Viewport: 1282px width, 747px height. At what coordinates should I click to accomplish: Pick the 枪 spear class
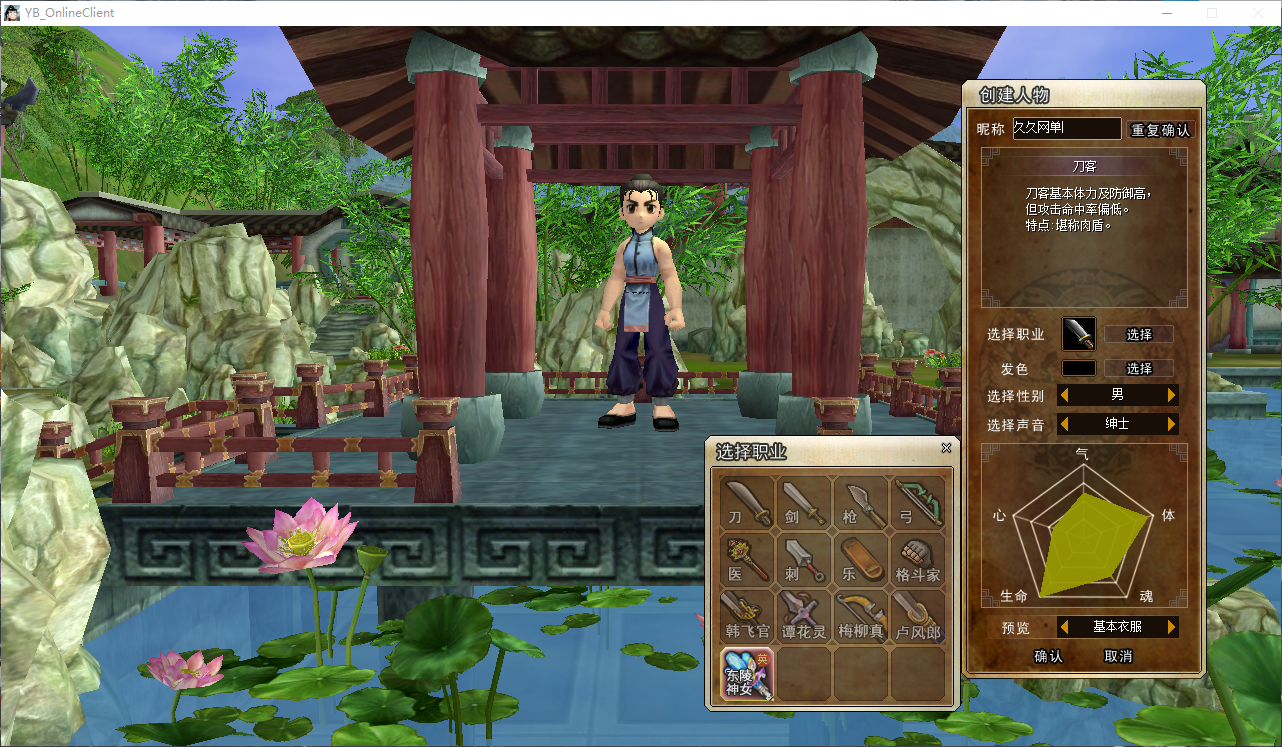[861, 503]
